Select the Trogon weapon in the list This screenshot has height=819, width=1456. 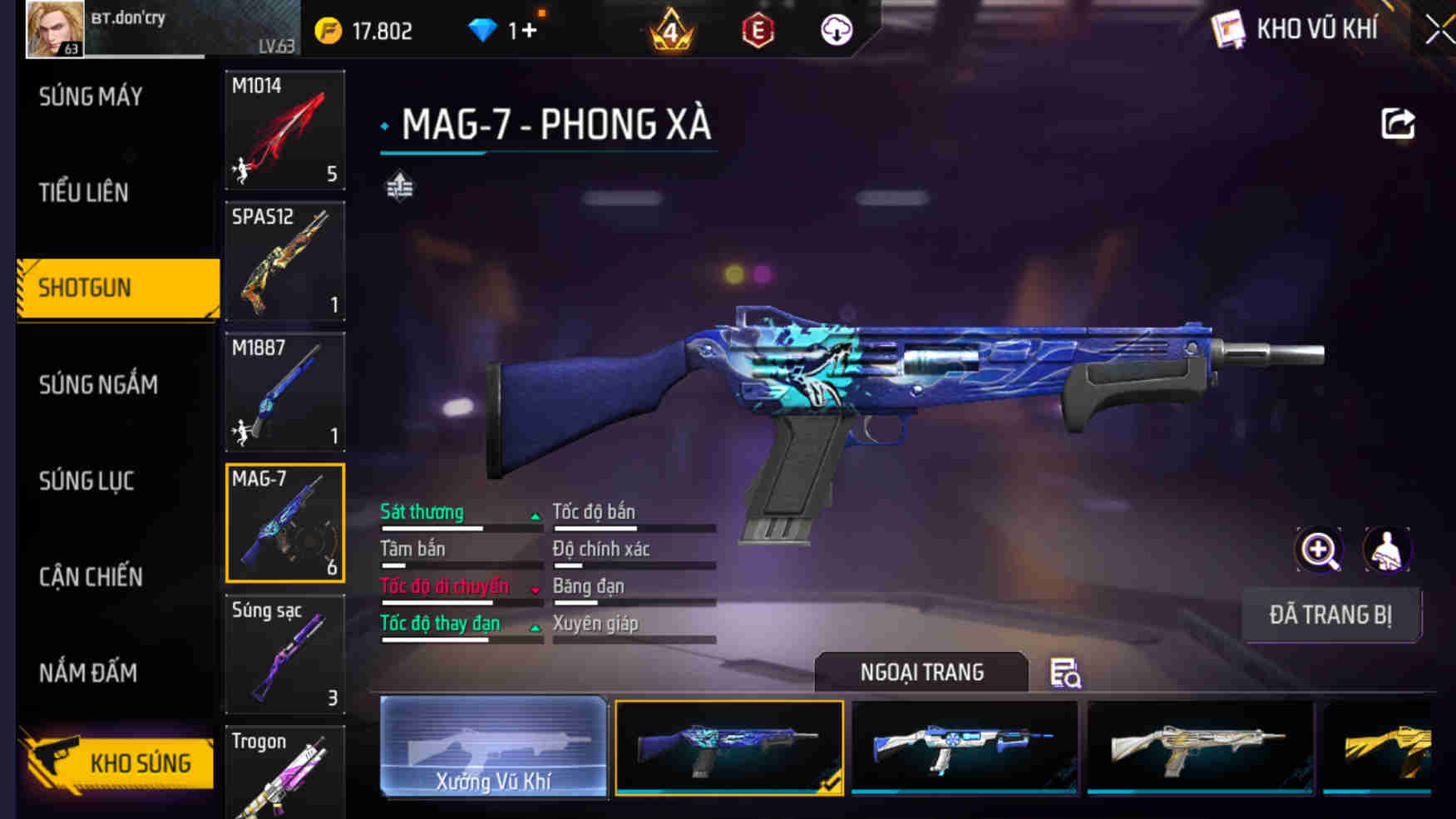pos(284,773)
